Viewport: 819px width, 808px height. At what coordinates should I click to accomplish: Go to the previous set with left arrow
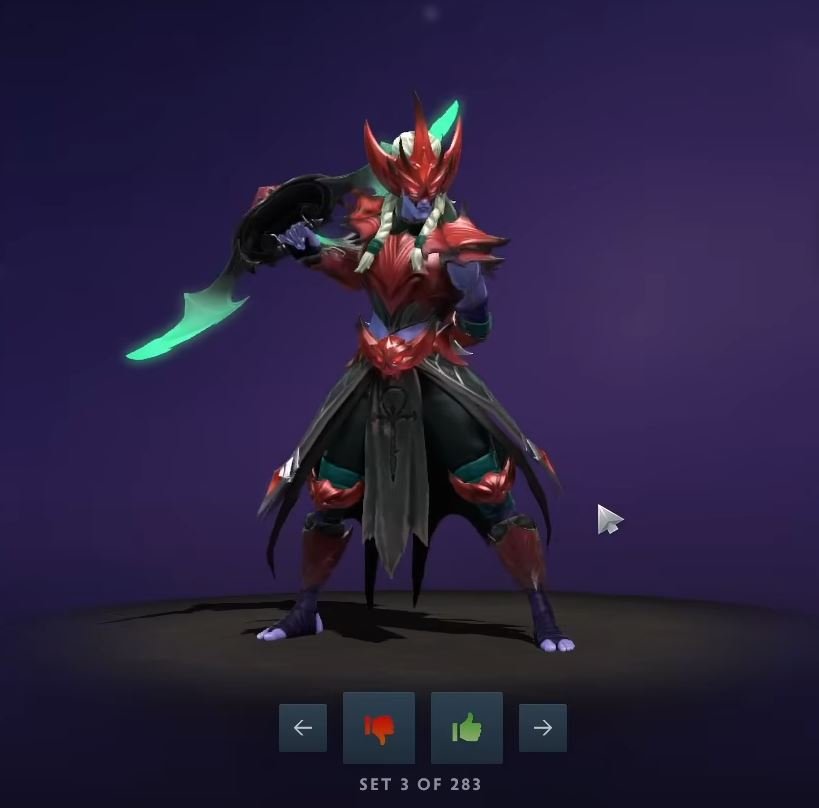(x=302, y=728)
